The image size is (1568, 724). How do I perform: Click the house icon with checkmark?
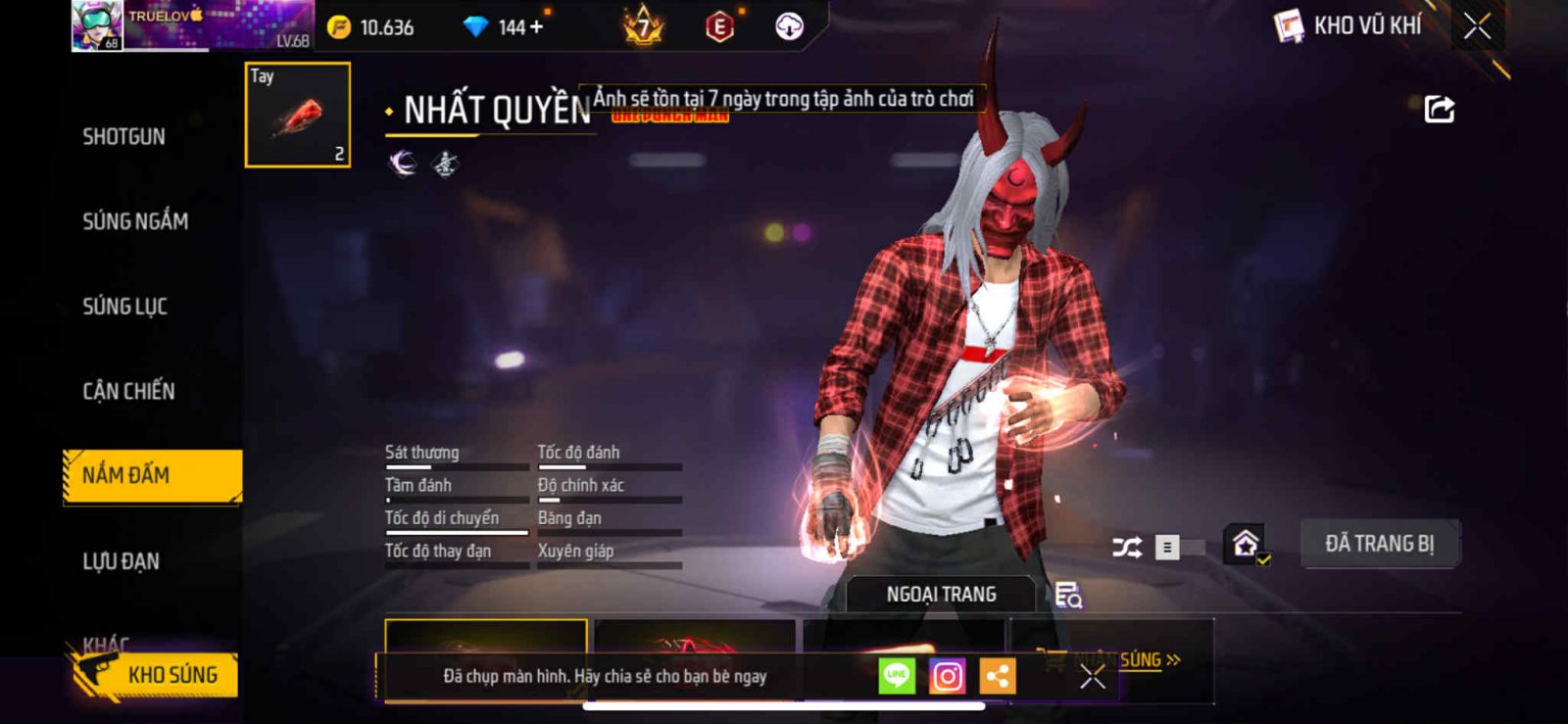tap(1246, 545)
